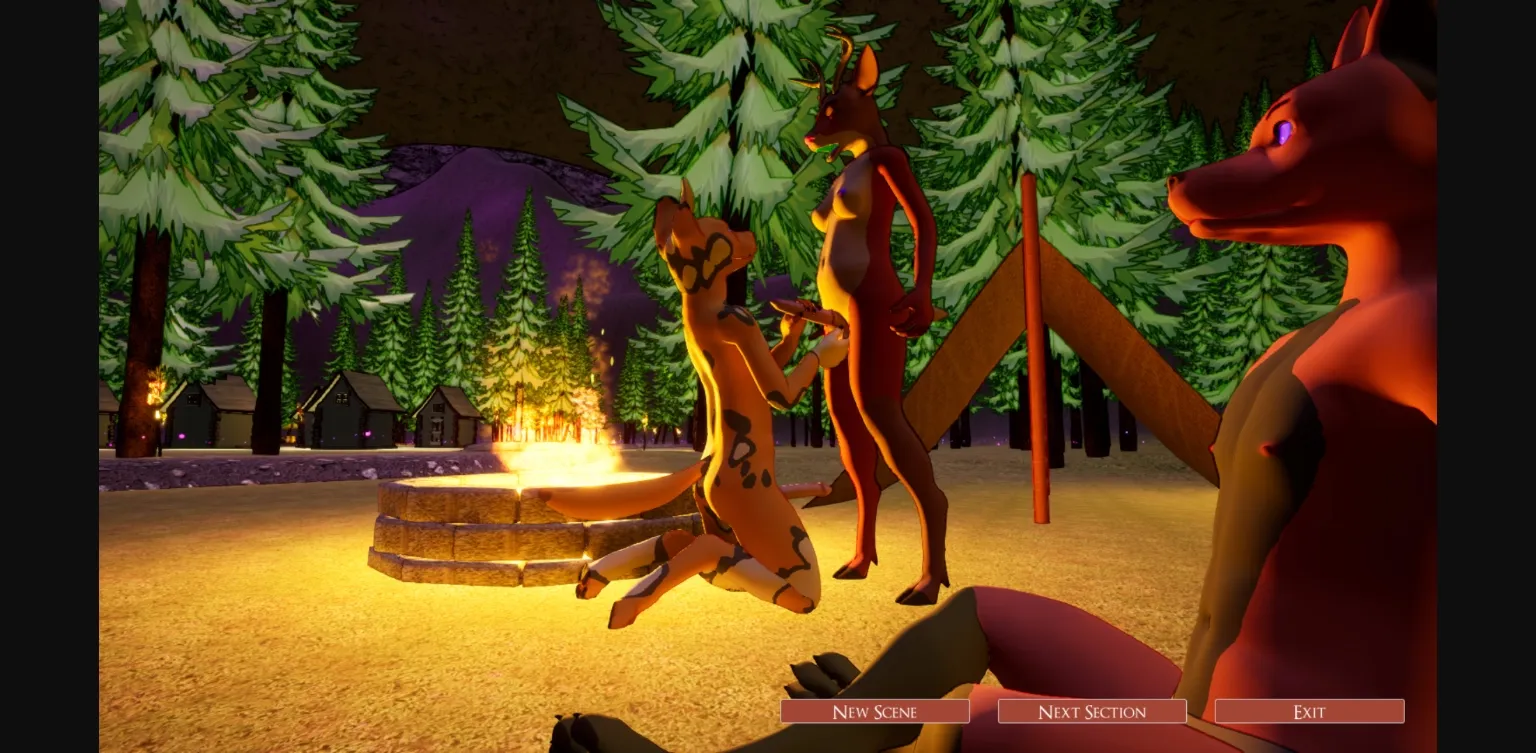1536x753 pixels.
Task: Click the New Scene button
Action: coord(874,711)
